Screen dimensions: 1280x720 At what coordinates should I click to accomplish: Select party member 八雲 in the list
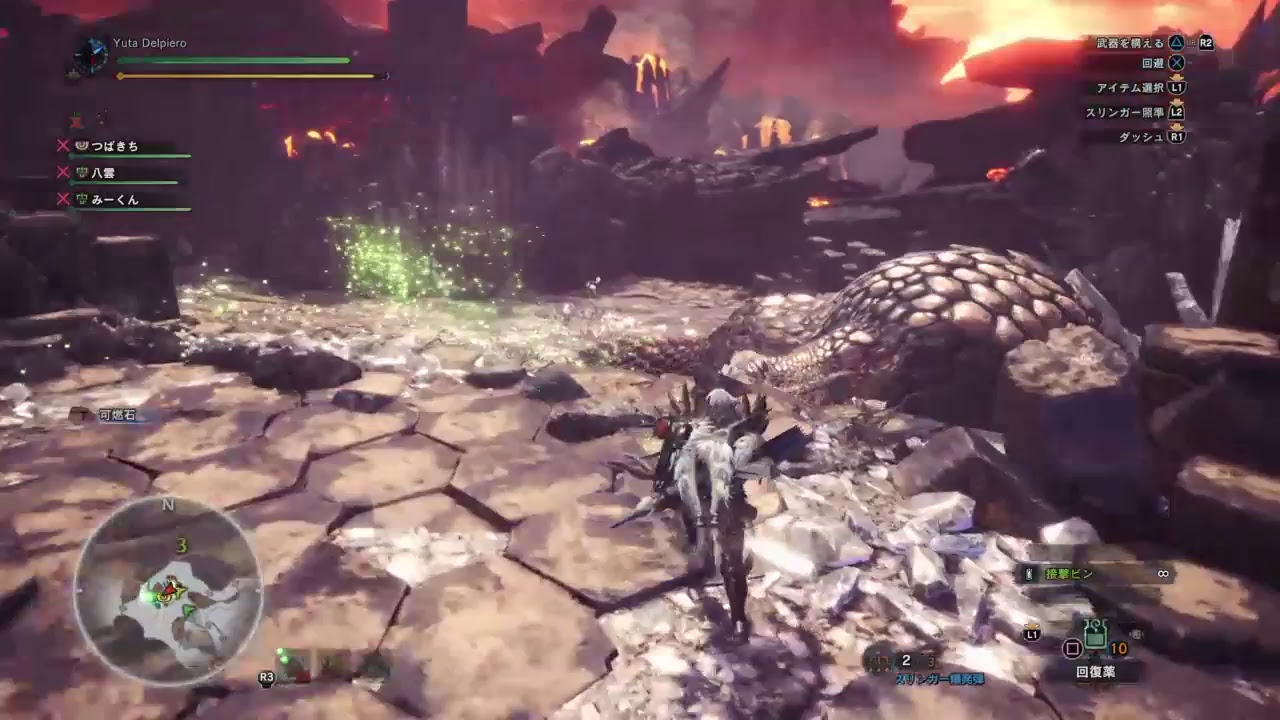pos(103,174)
